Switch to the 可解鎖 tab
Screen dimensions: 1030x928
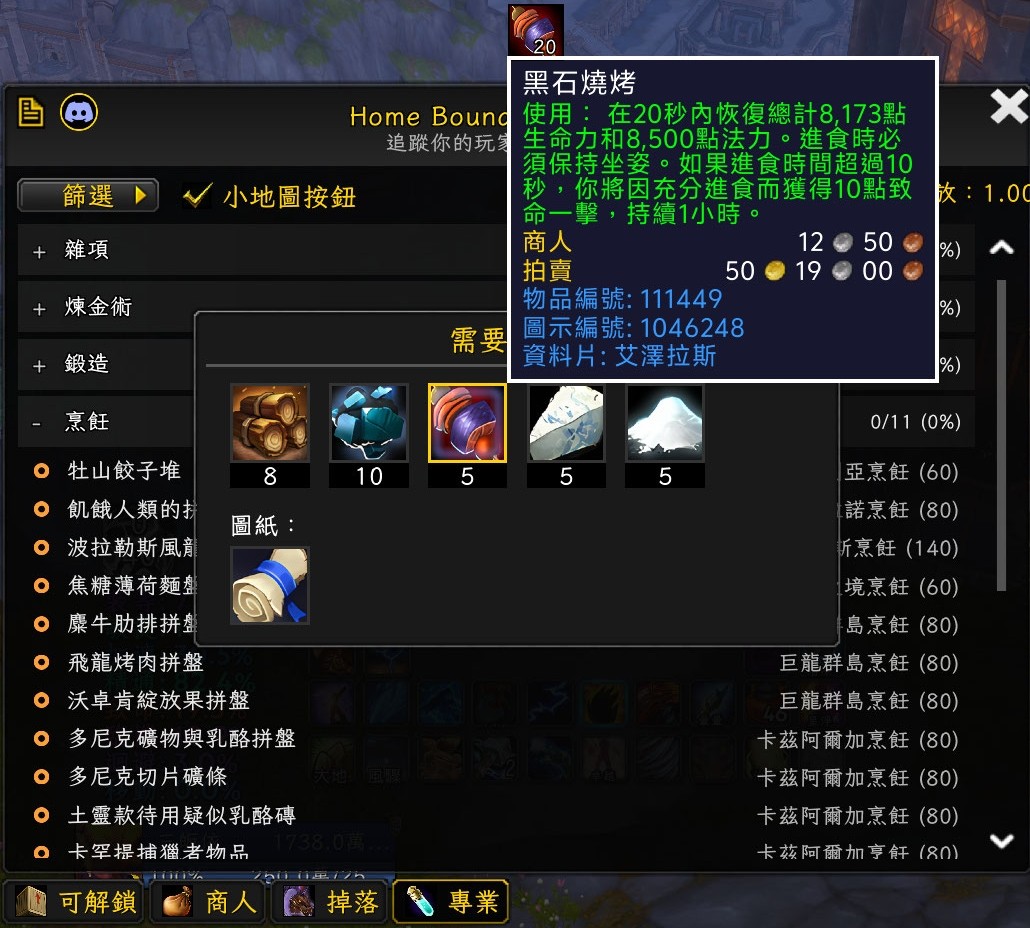(x=77, y=902)
